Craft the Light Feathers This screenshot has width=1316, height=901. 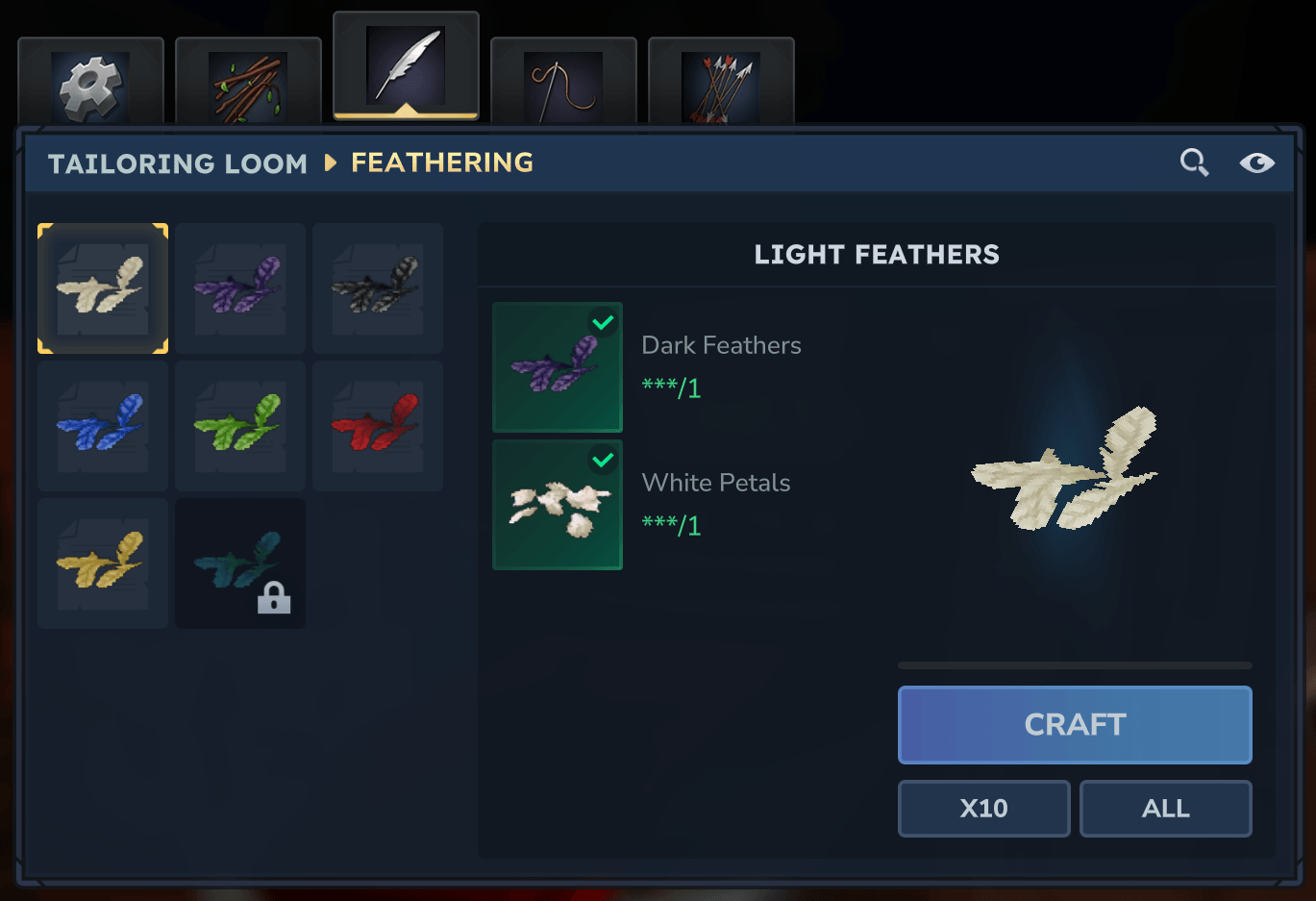pyautogui.click(x=1075, y=725)
